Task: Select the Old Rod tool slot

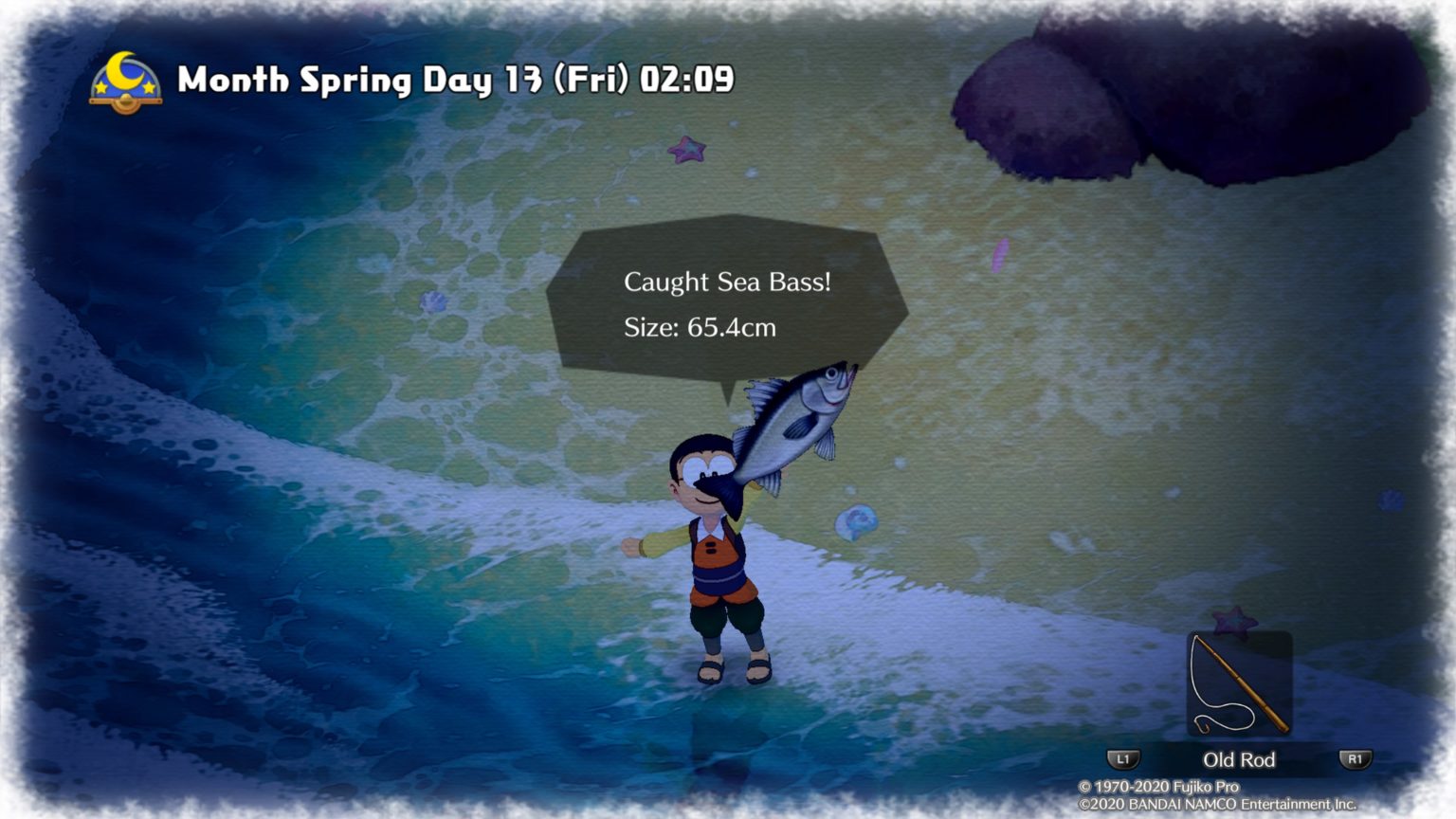Action: (x=1239, y=684)
